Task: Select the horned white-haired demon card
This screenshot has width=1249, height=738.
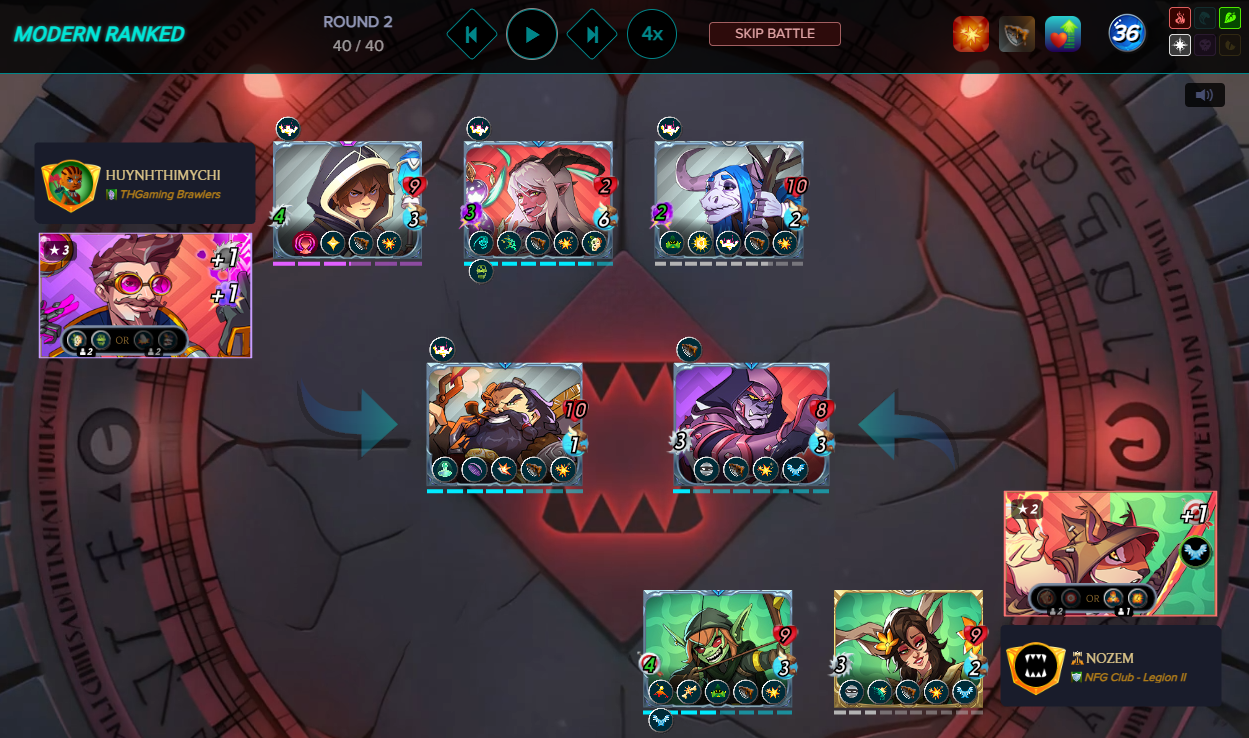Action: tap(538, 200)
